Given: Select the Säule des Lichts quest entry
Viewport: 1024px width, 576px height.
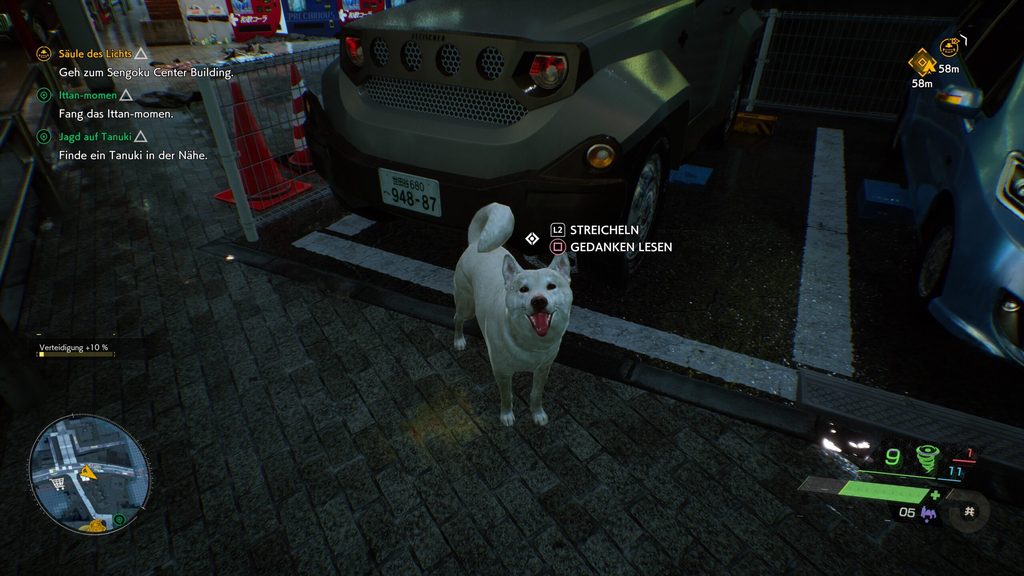Looking at the screenshot, I should 95,54.
